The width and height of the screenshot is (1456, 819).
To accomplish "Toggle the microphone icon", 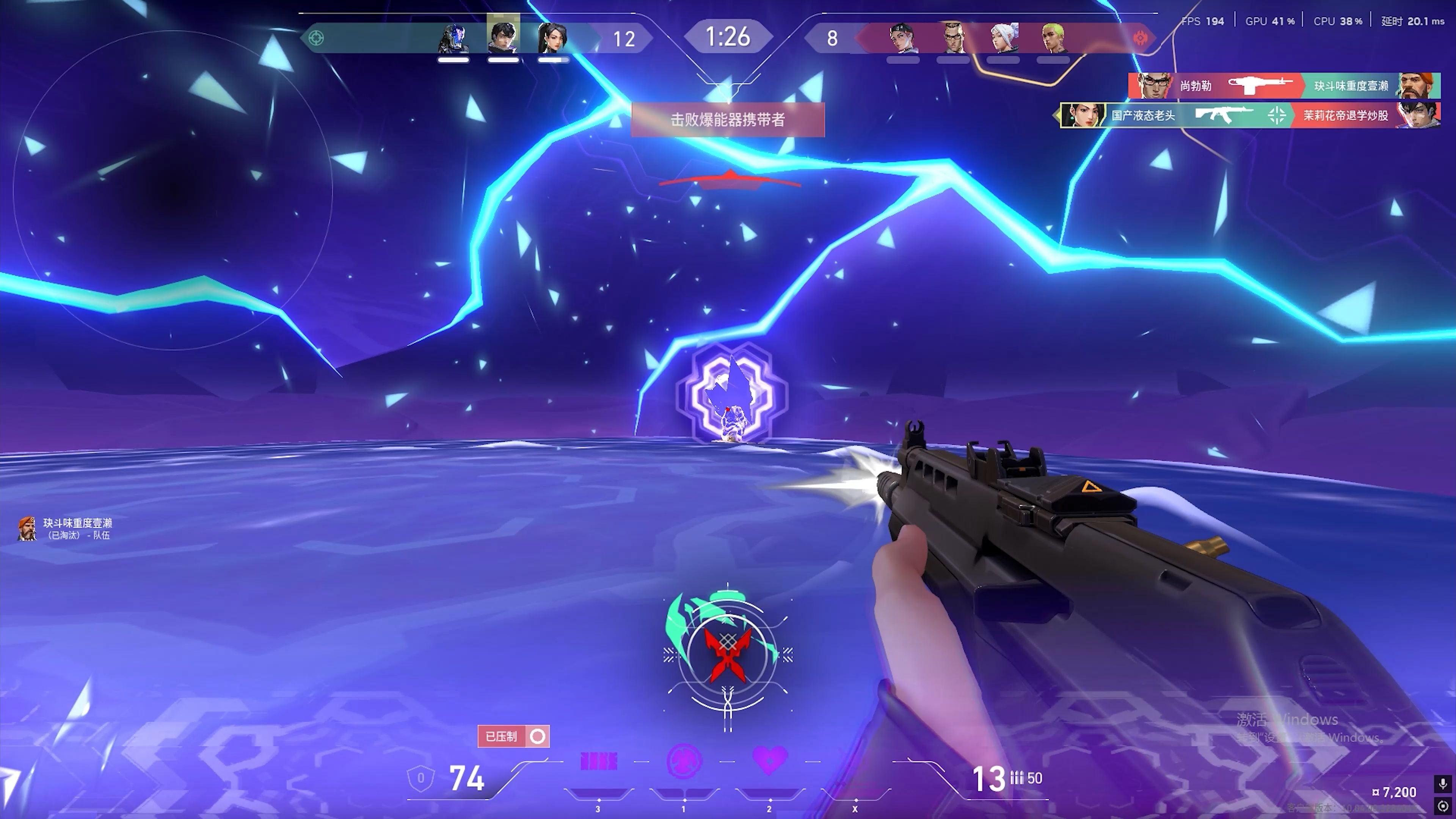I will pyautogui.click(x=1443, y=783).
